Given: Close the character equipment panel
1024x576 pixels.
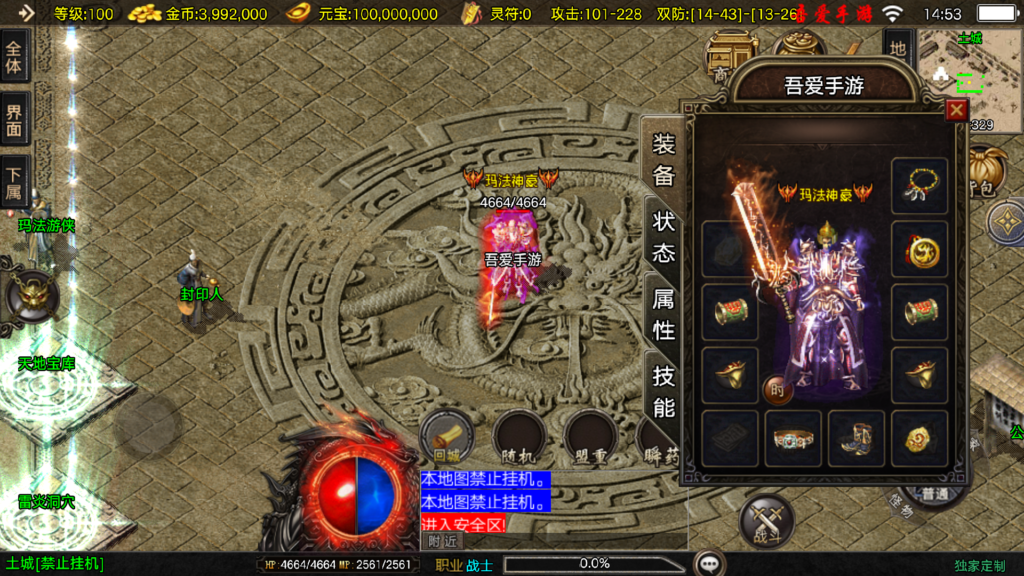Looking at the screenshot, I should 956,110.
